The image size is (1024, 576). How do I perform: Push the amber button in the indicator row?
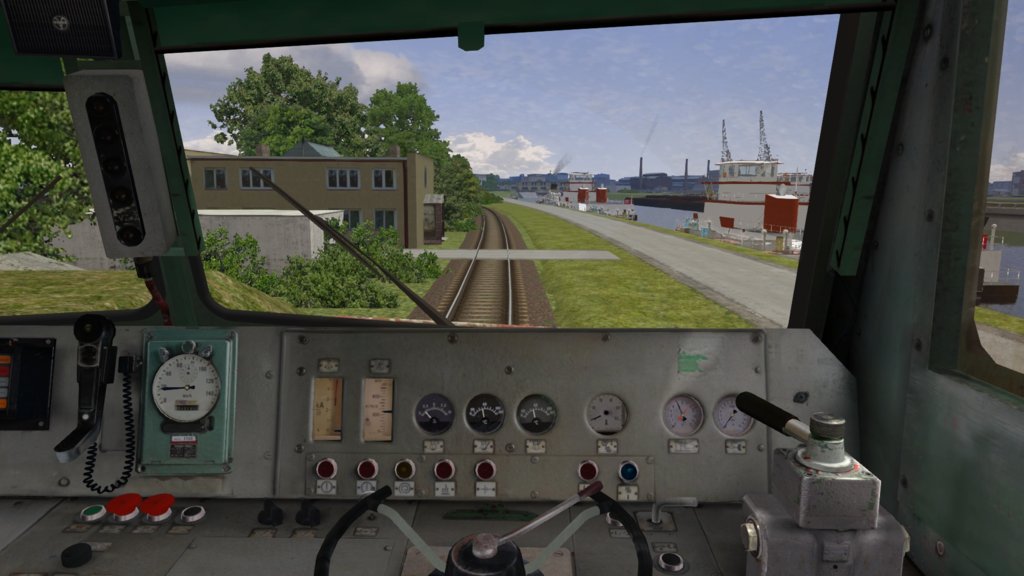(404, 469)
